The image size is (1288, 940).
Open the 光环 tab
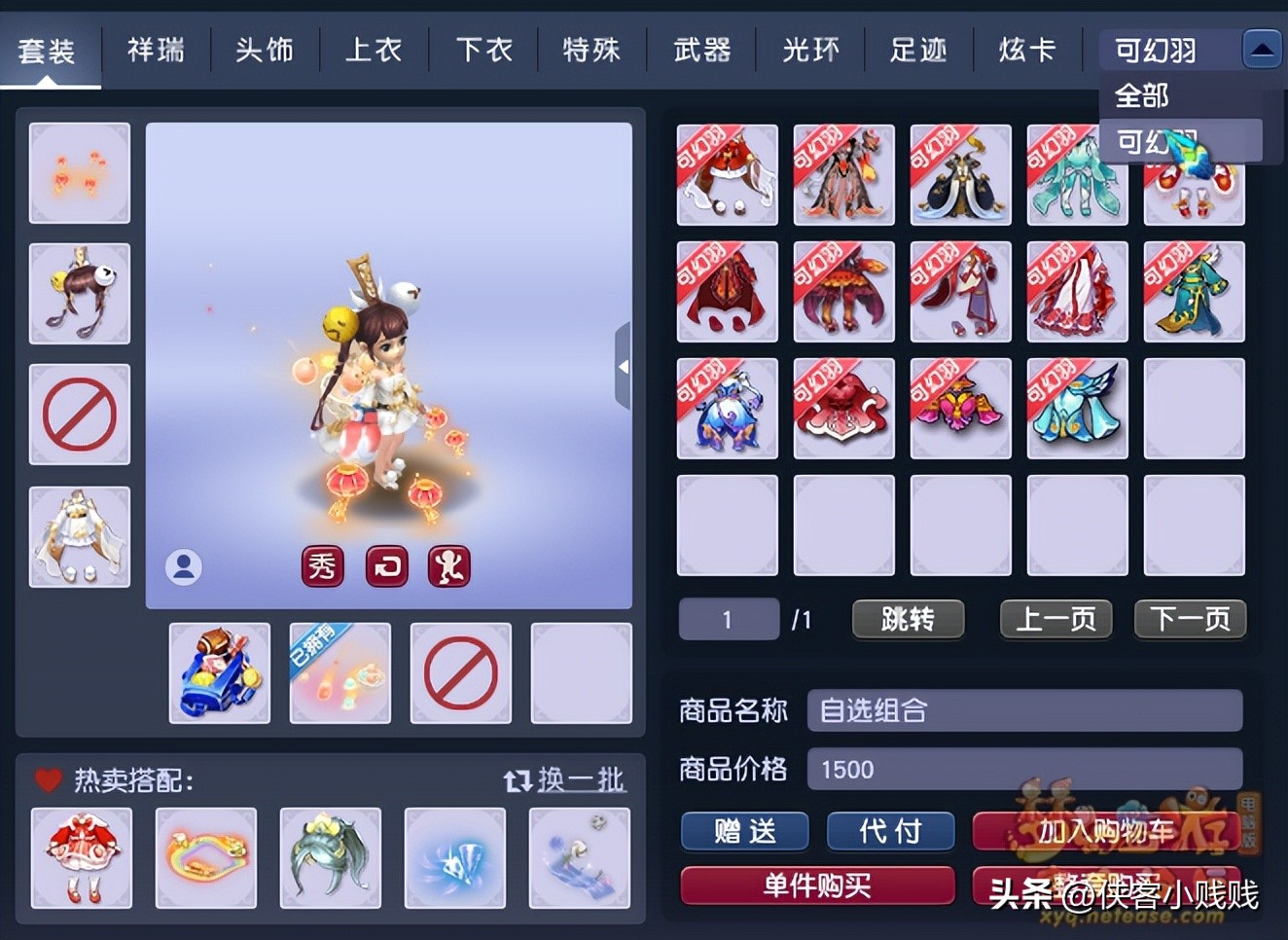click(x=810, y=50)
